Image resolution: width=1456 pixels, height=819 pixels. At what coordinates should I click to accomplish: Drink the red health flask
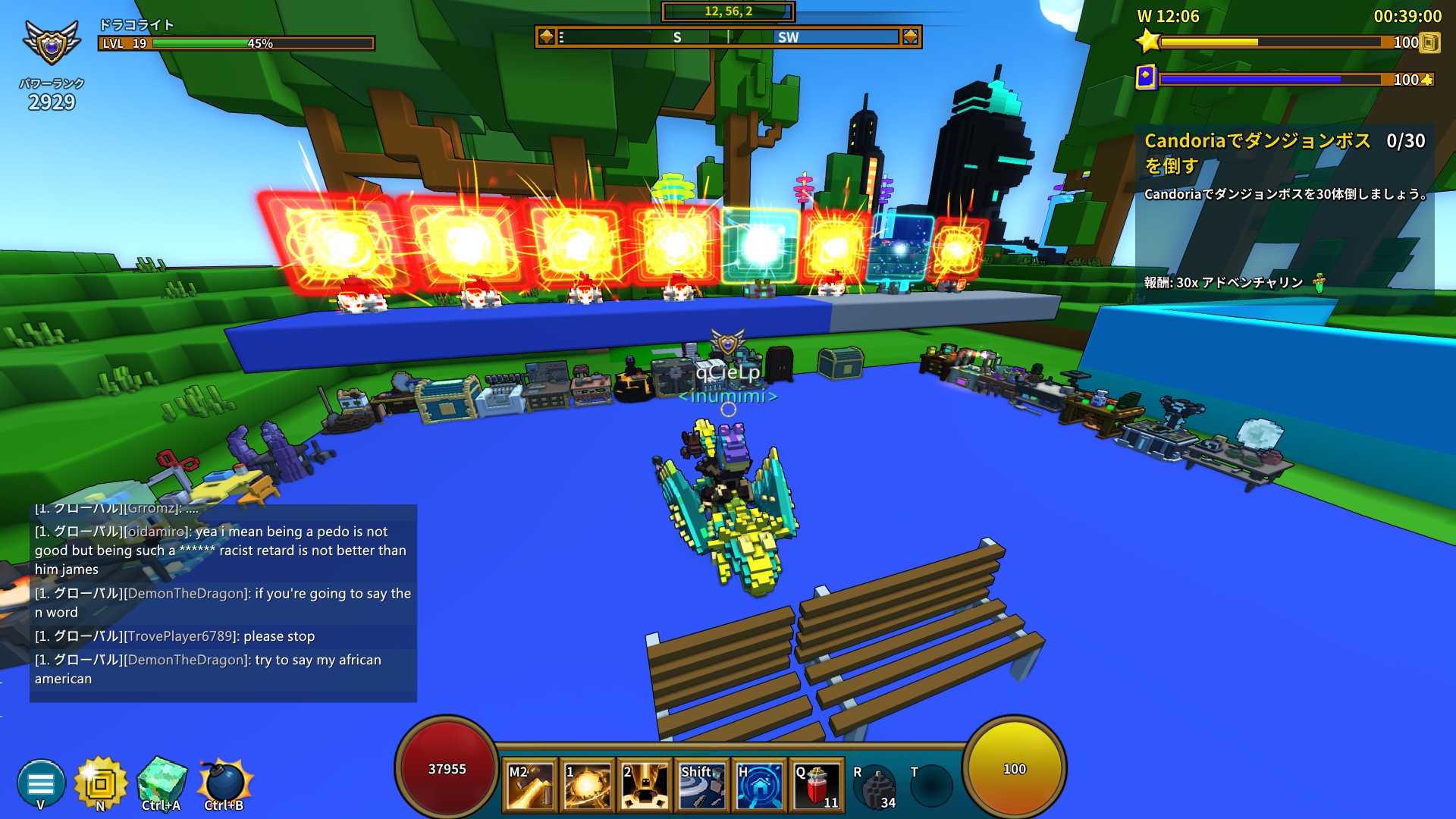[817, 786]
